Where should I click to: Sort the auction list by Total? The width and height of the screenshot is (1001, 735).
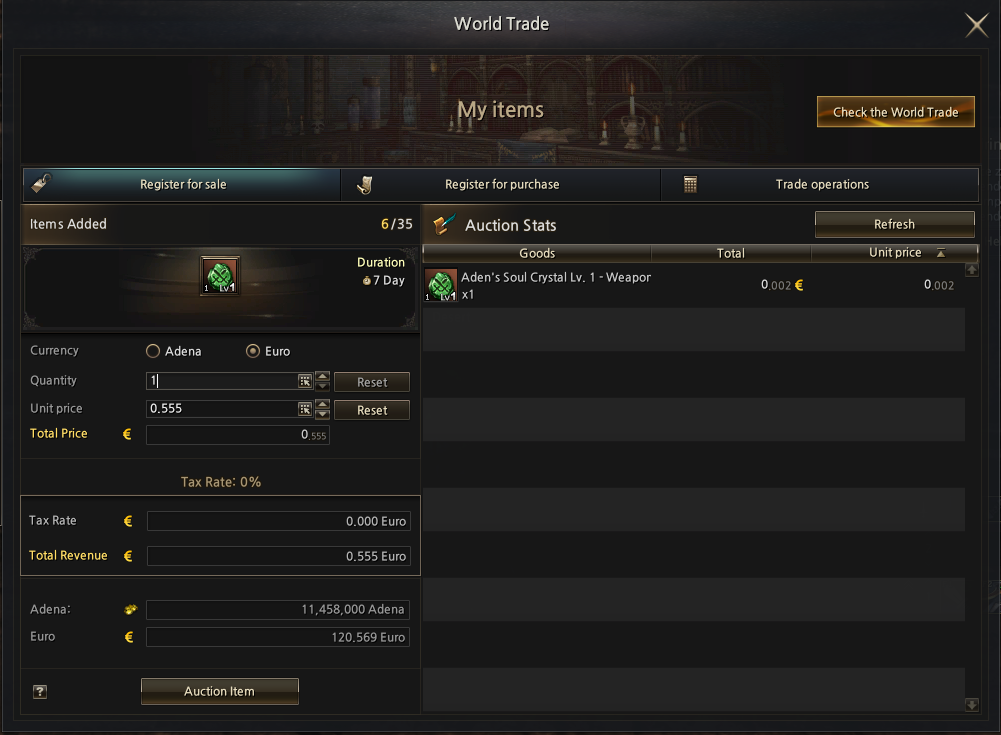click(731, 253)
